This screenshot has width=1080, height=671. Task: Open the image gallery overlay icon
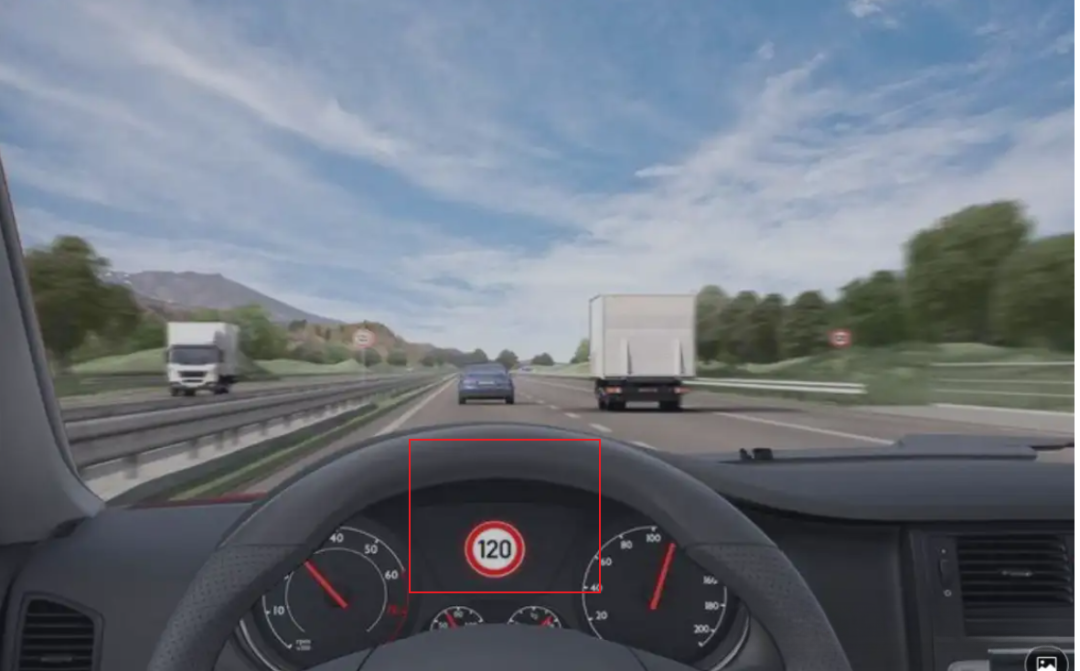[x=1047, y=661]
